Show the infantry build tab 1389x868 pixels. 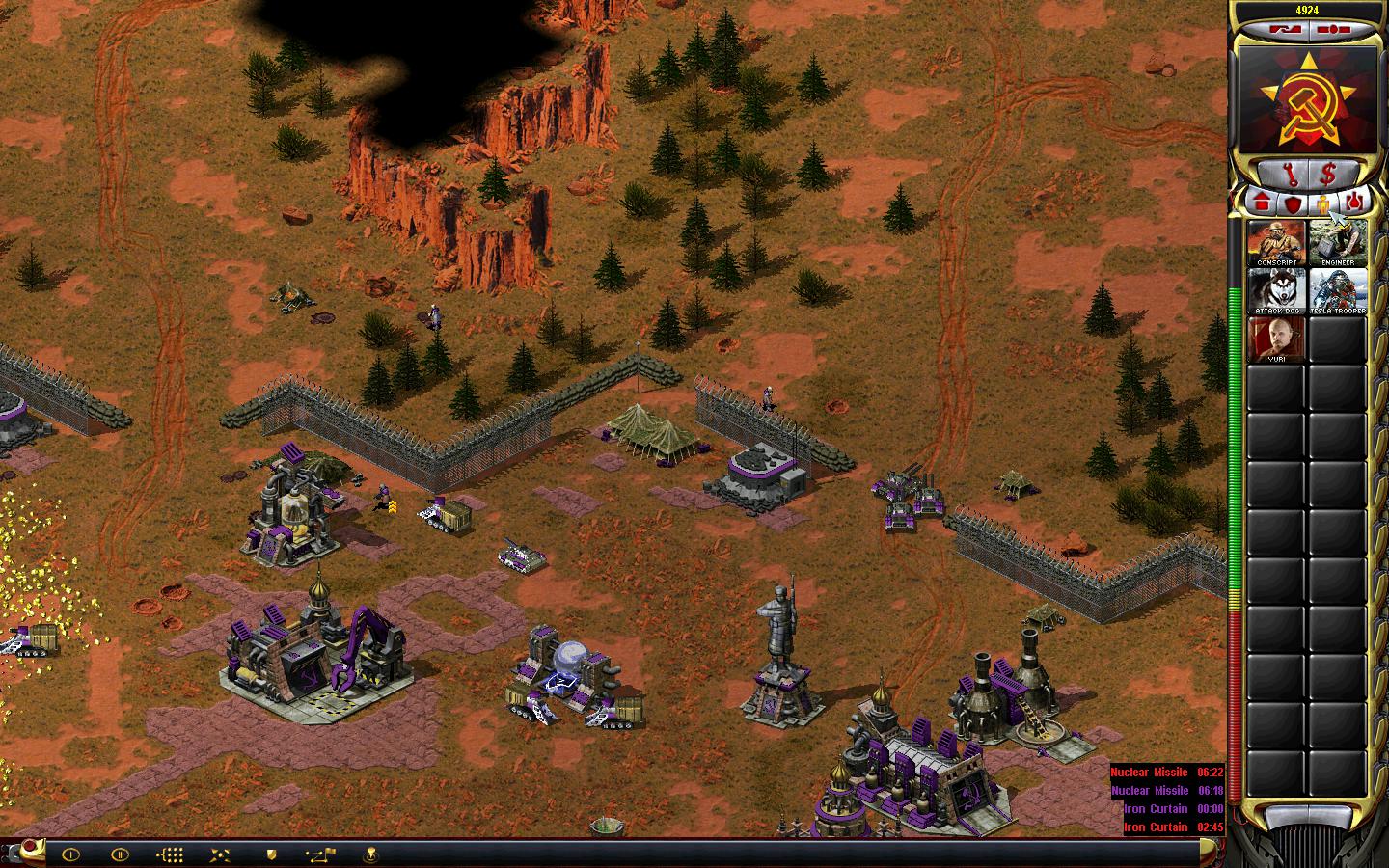[x=1323, y=203]
